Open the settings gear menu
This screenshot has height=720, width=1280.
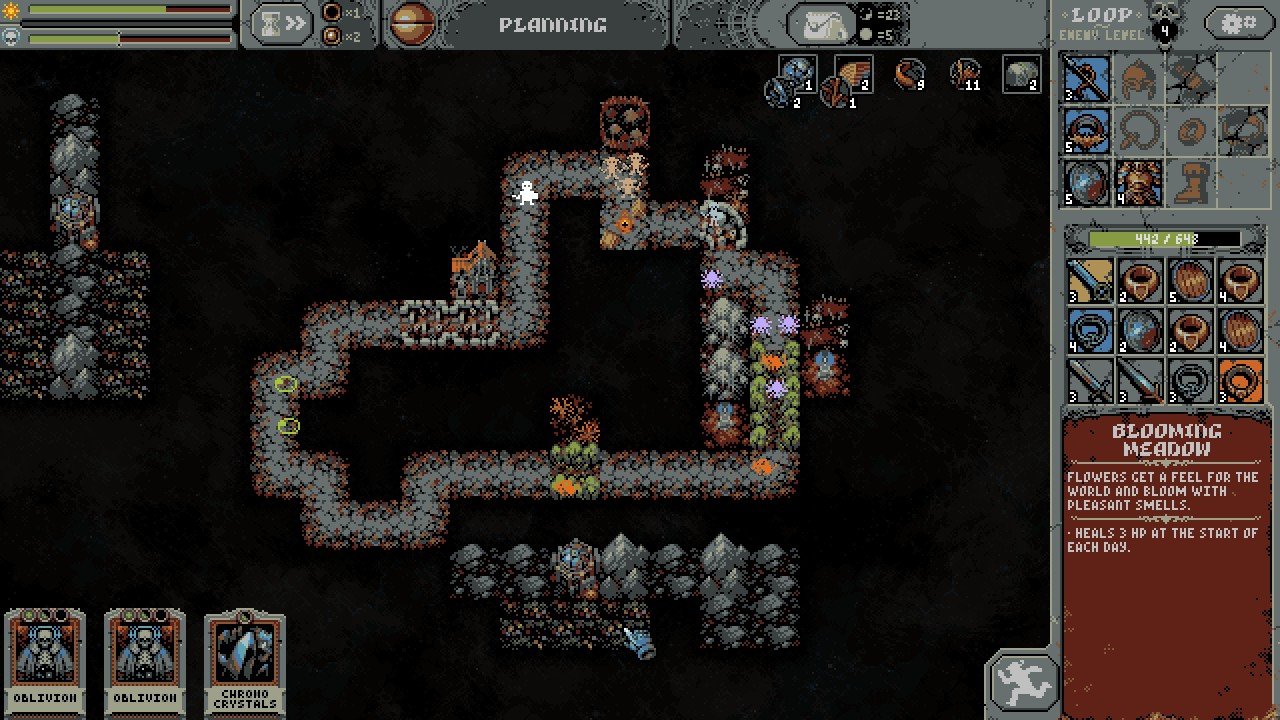coord(1238,22)
